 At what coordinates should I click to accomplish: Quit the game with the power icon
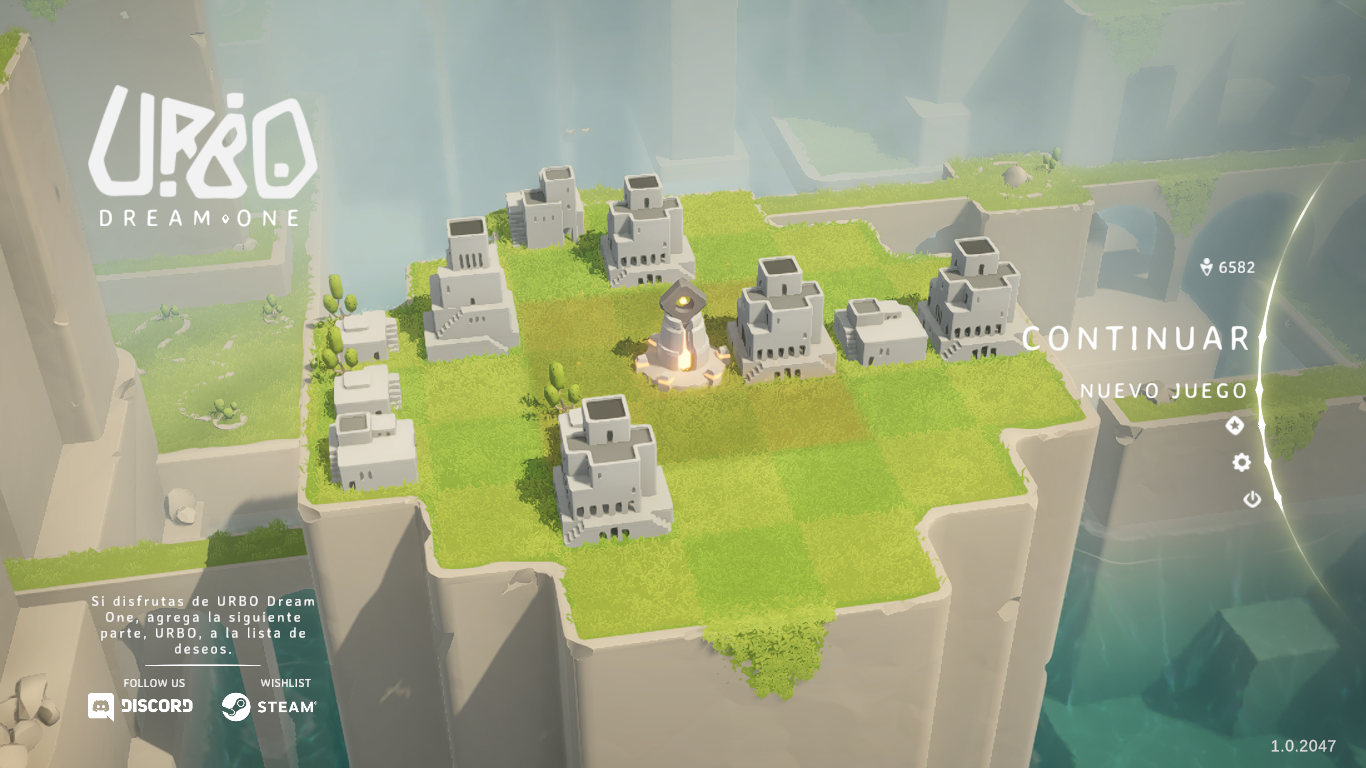pyautogui.click(x=1252, y=499)
